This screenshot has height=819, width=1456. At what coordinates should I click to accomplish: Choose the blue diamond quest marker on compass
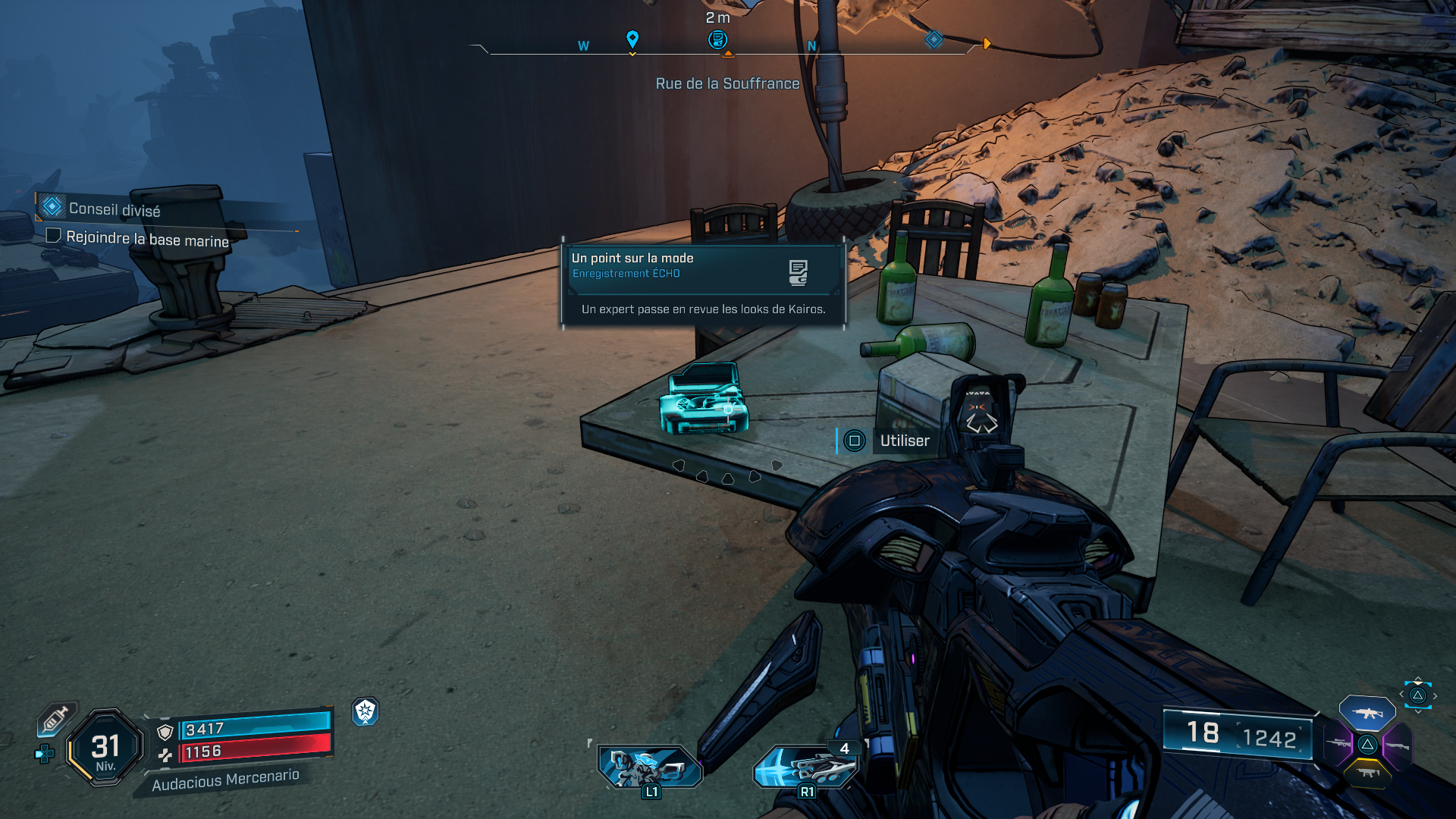[934, 39]
